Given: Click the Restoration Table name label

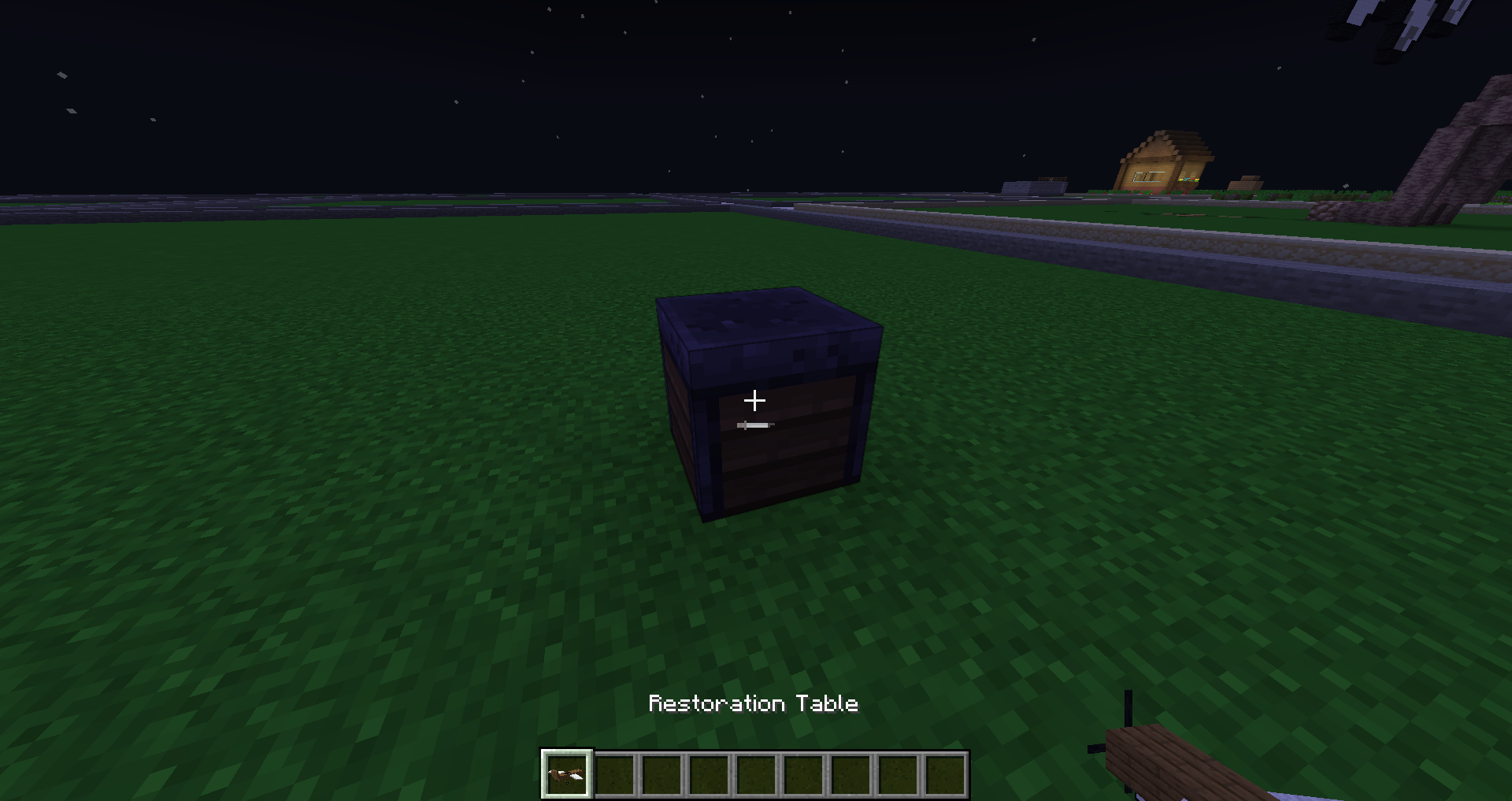Looking at the screenshot, I should click(x=754, y=703).
